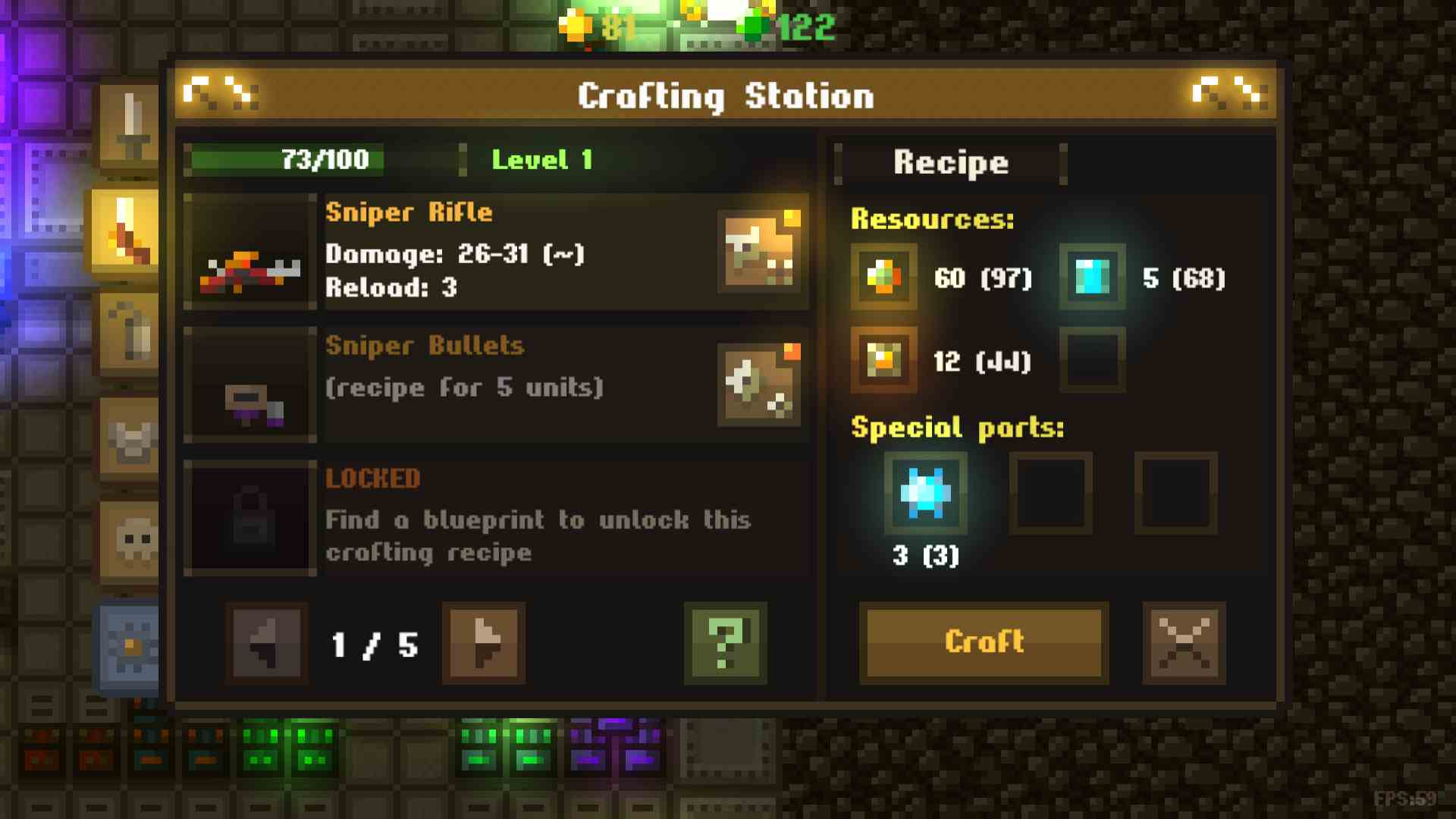The height and width of the screenshot is (819, 1456).
Task: Go to previous recipe page
Action: click(265, 645)
